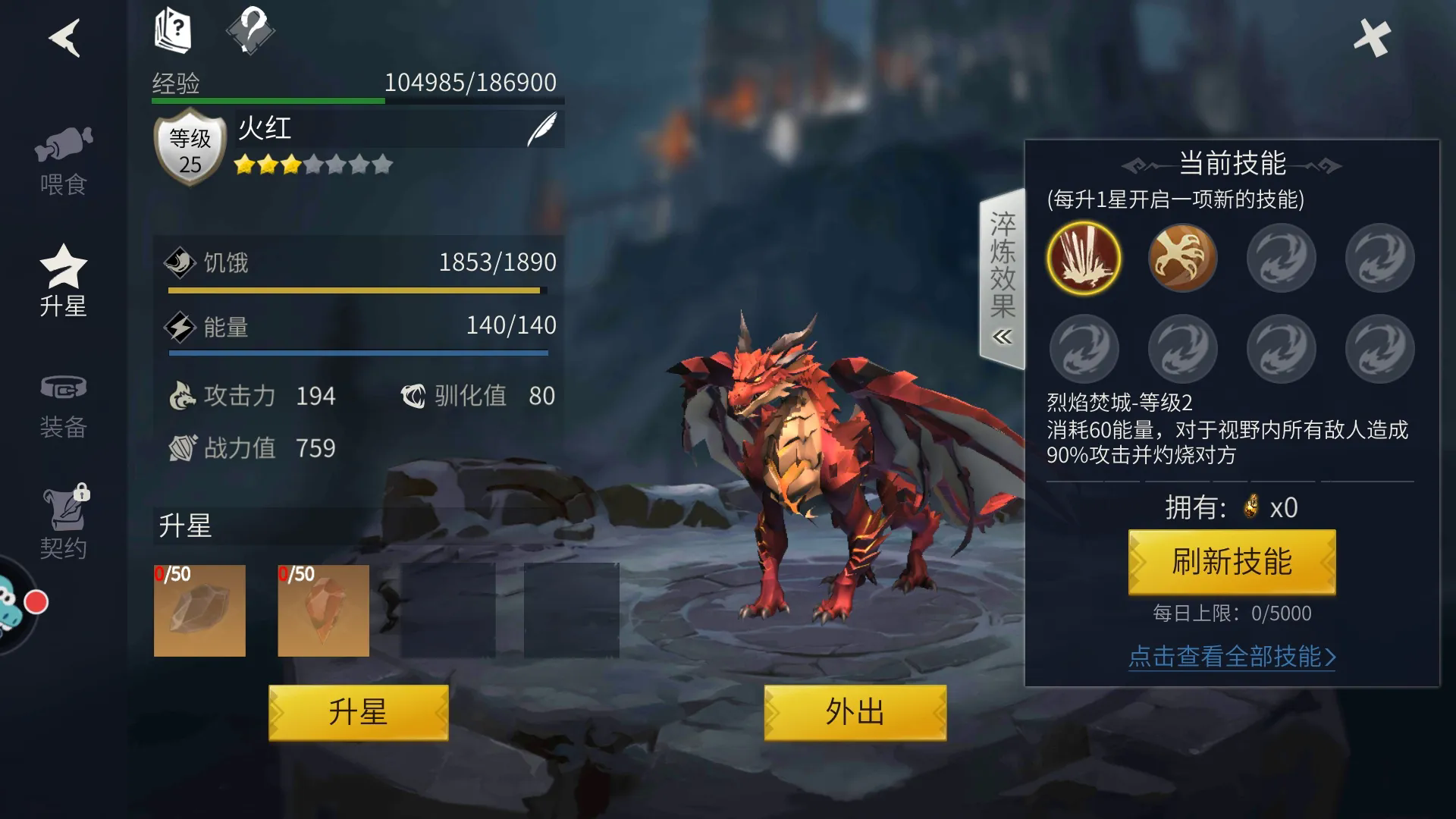
Task: Select the orange crystal material slot
Action: coord(323,610)
